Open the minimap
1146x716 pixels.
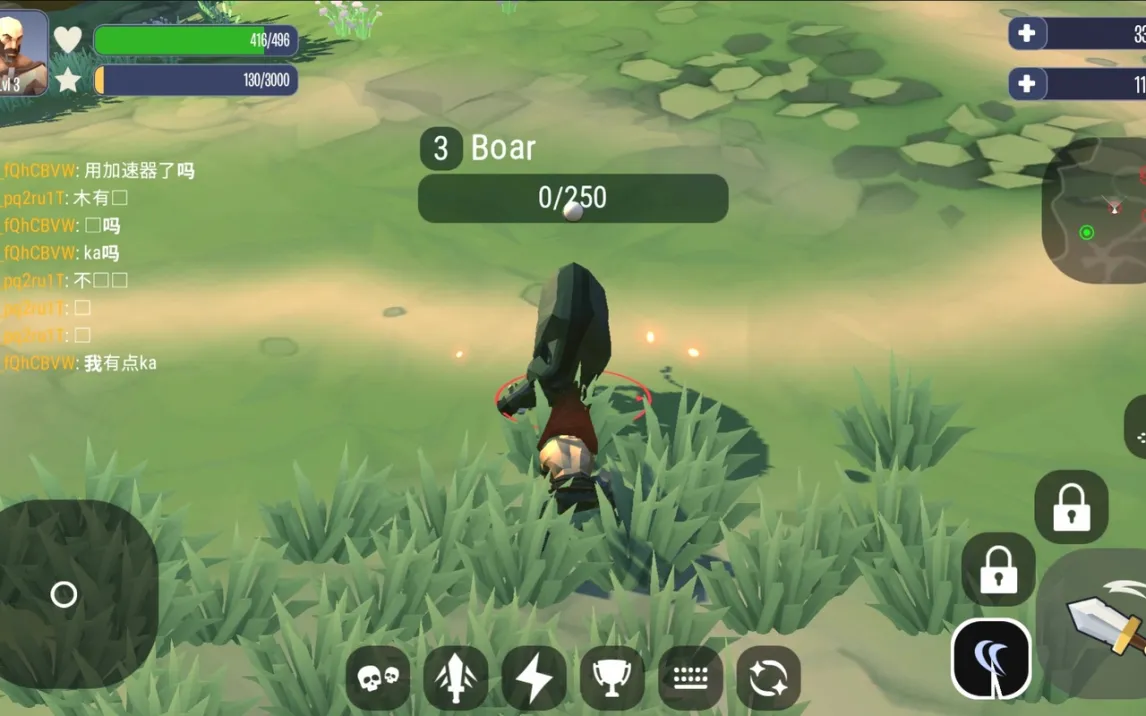point(1096,211)
